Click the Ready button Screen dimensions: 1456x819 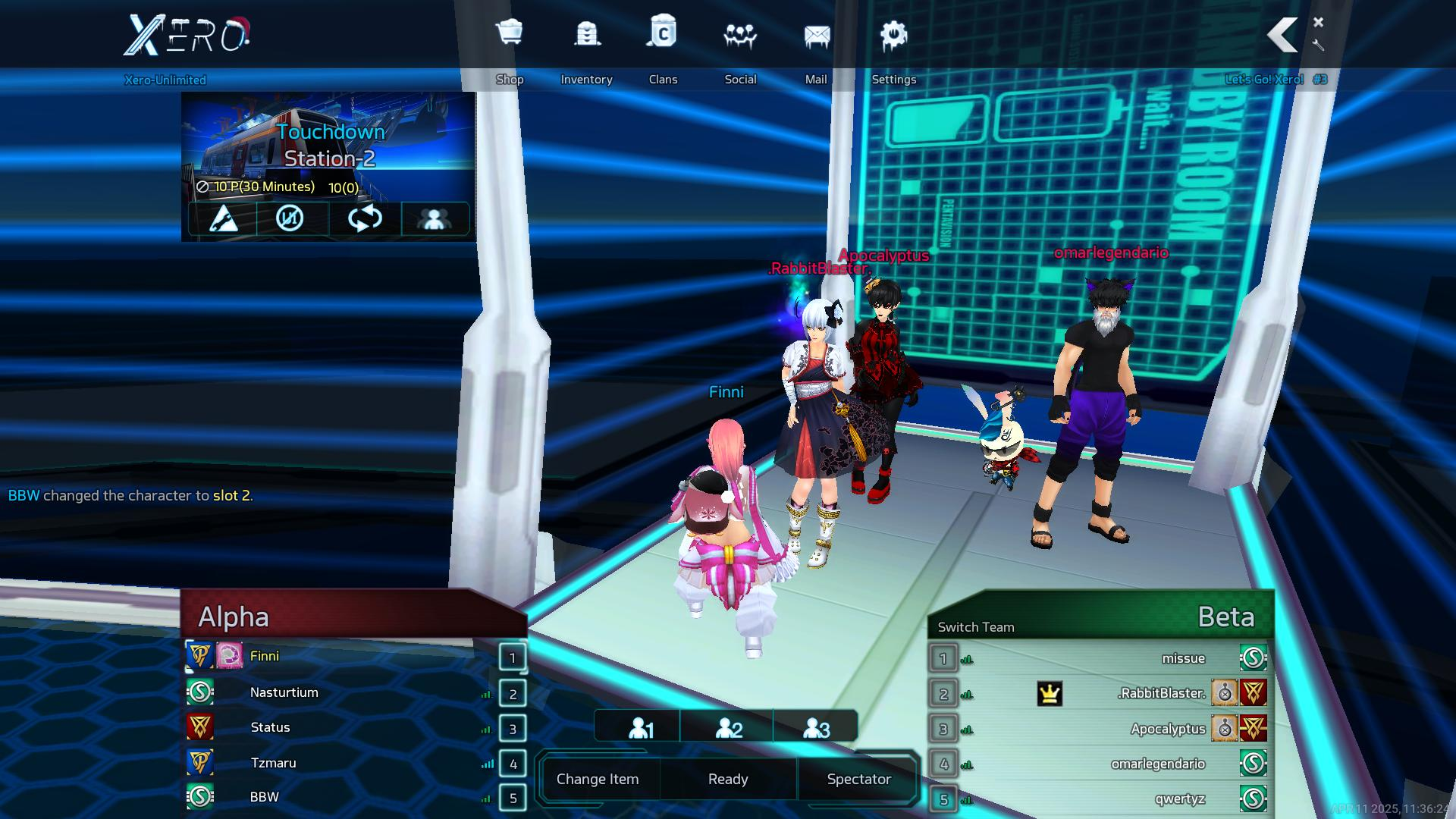point(728,779)
